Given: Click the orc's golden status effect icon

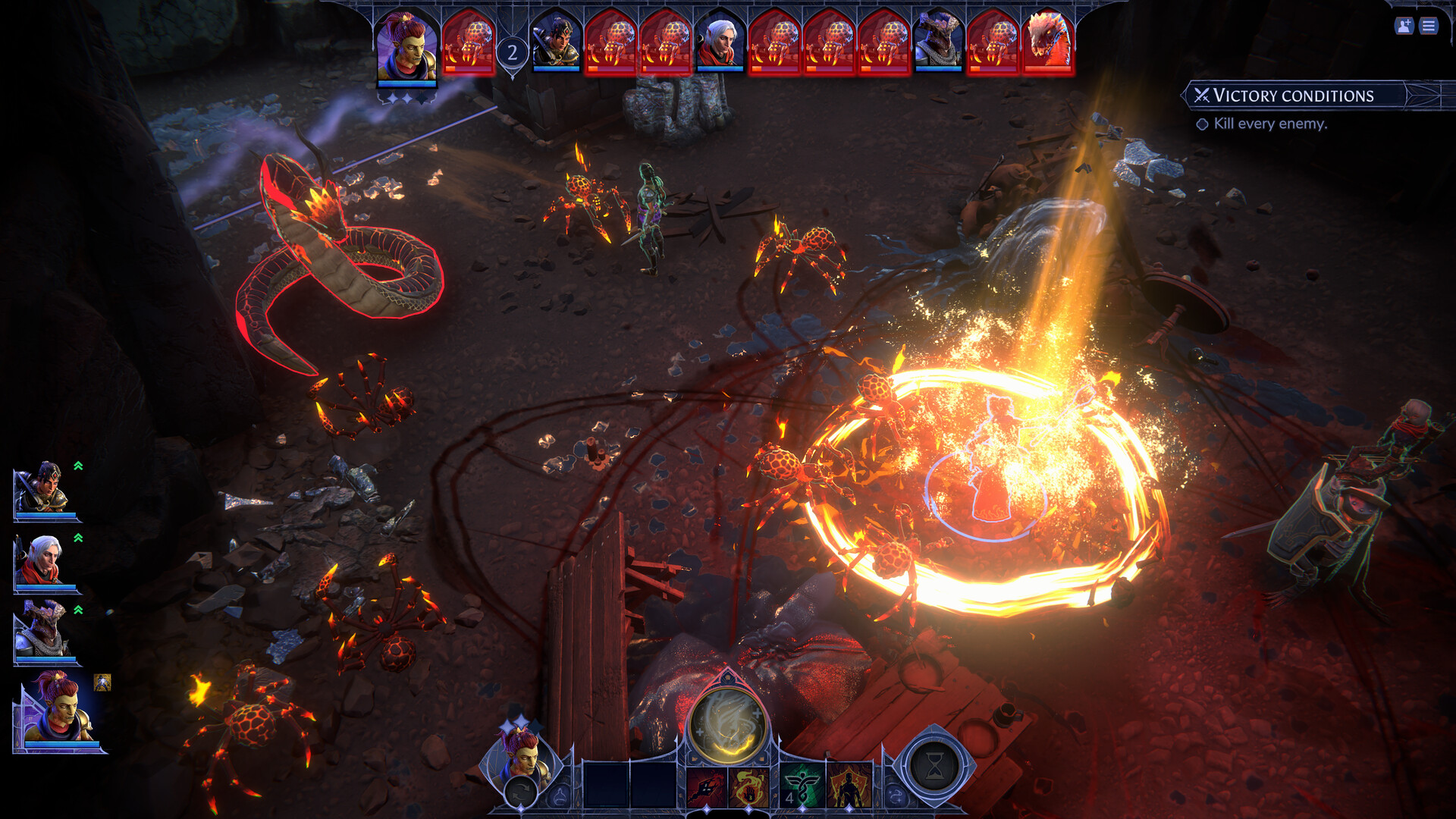Looking at the screenshot, I should tap(102, 682).
